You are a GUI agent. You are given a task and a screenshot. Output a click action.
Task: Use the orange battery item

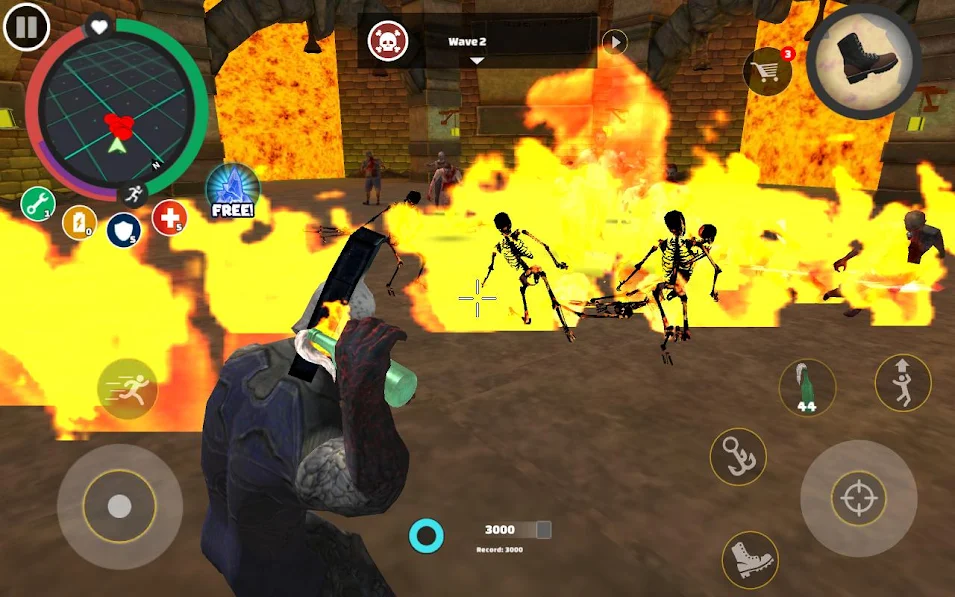79,222
